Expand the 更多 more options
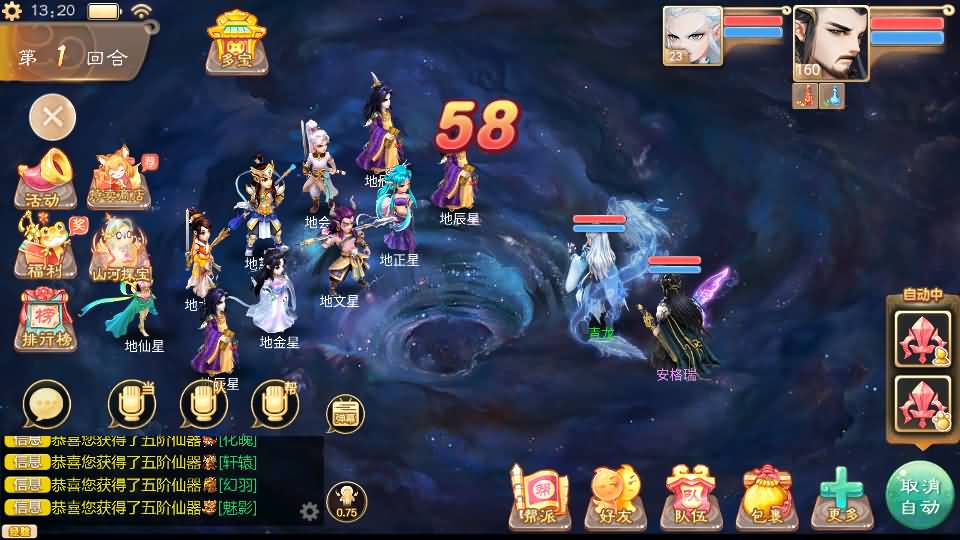This screenshot has width=960, height=540. 841,496
